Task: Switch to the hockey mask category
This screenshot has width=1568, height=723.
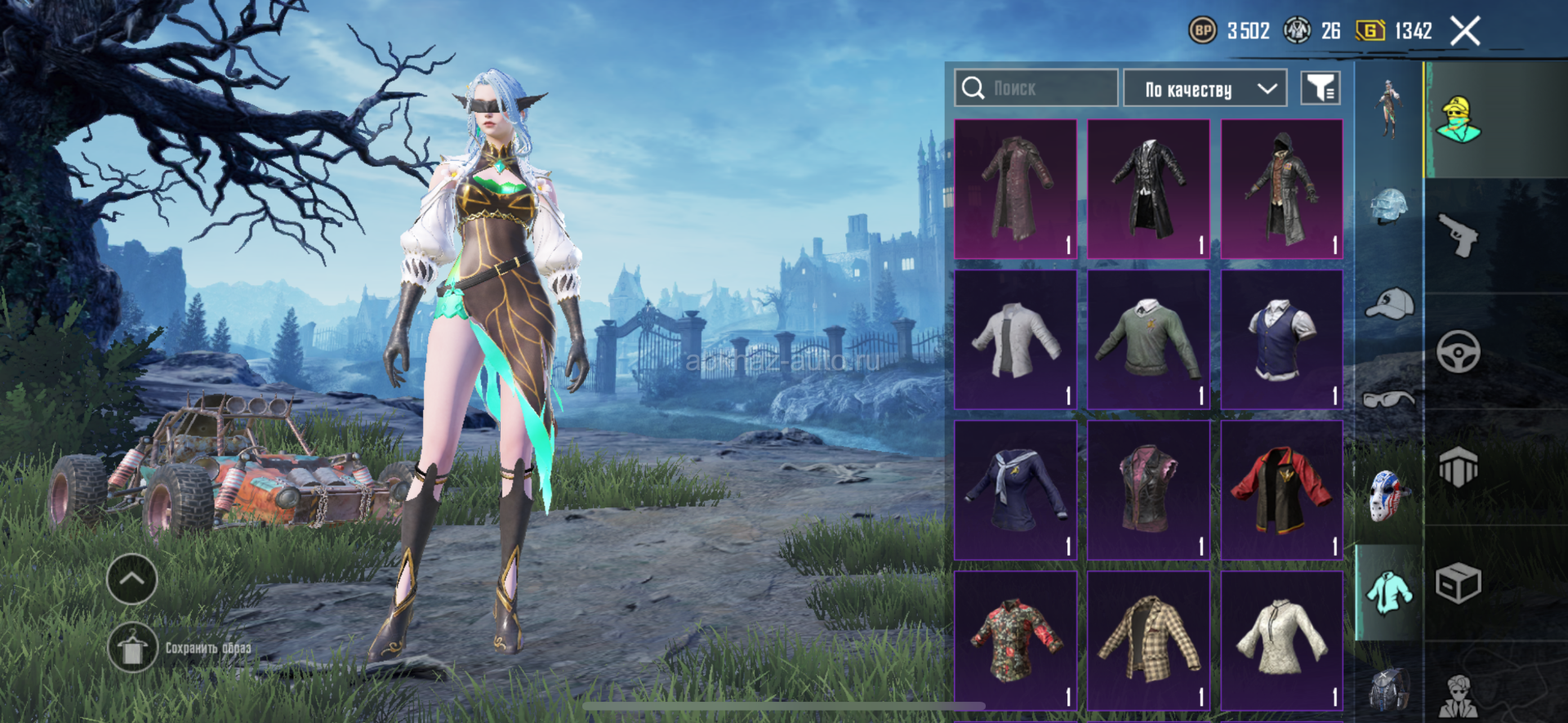Action: (x=1388, y=495)
